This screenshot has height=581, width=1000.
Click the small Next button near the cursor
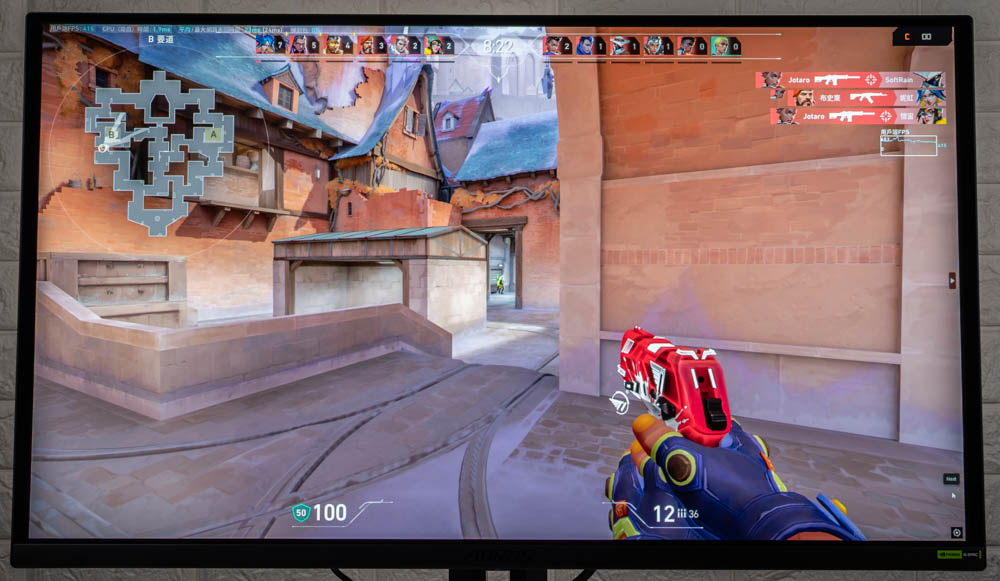pyautogui.click(x=951, y=479)
